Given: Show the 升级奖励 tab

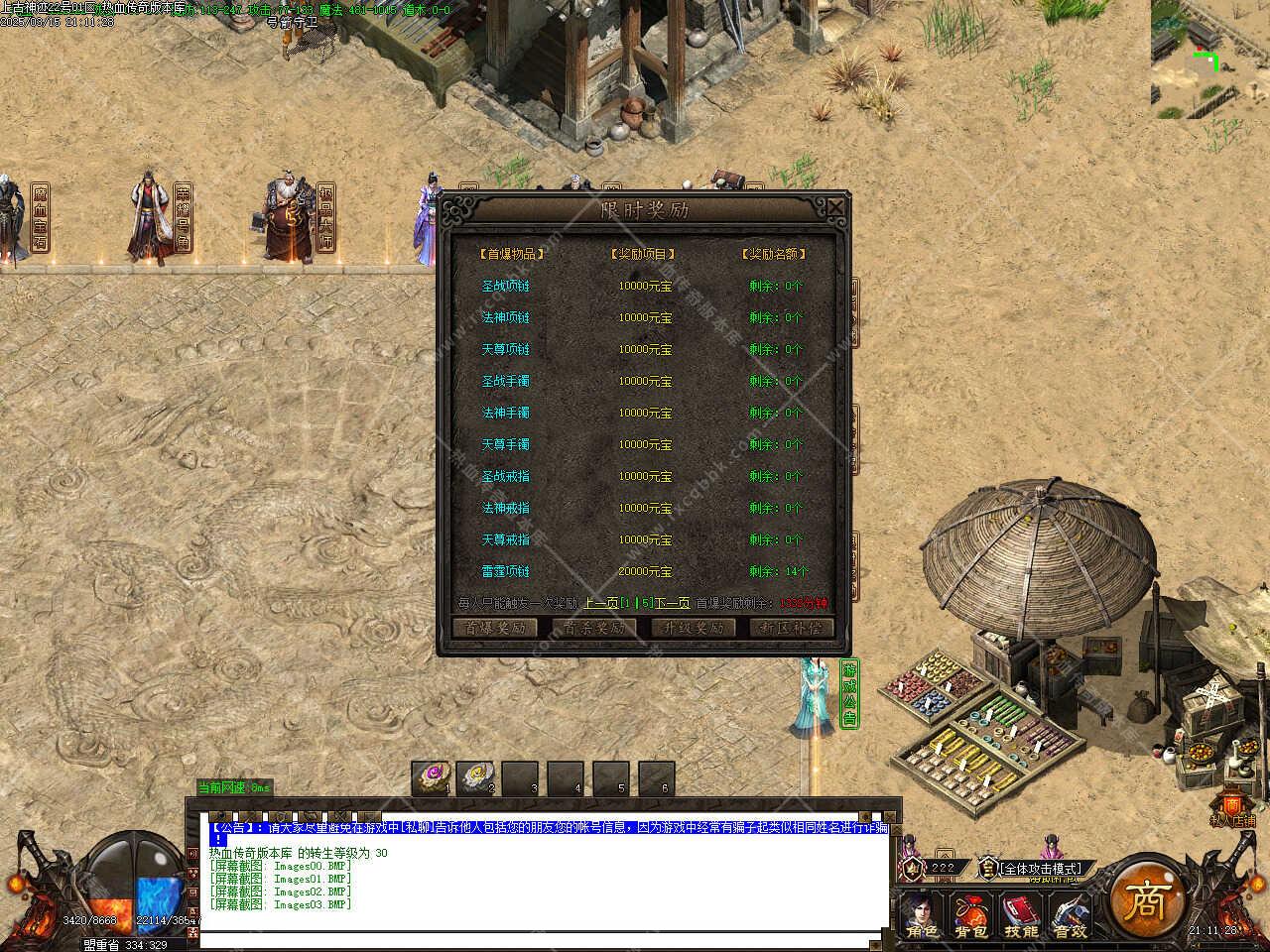Looking at the screenshot, I should (694, 628).
